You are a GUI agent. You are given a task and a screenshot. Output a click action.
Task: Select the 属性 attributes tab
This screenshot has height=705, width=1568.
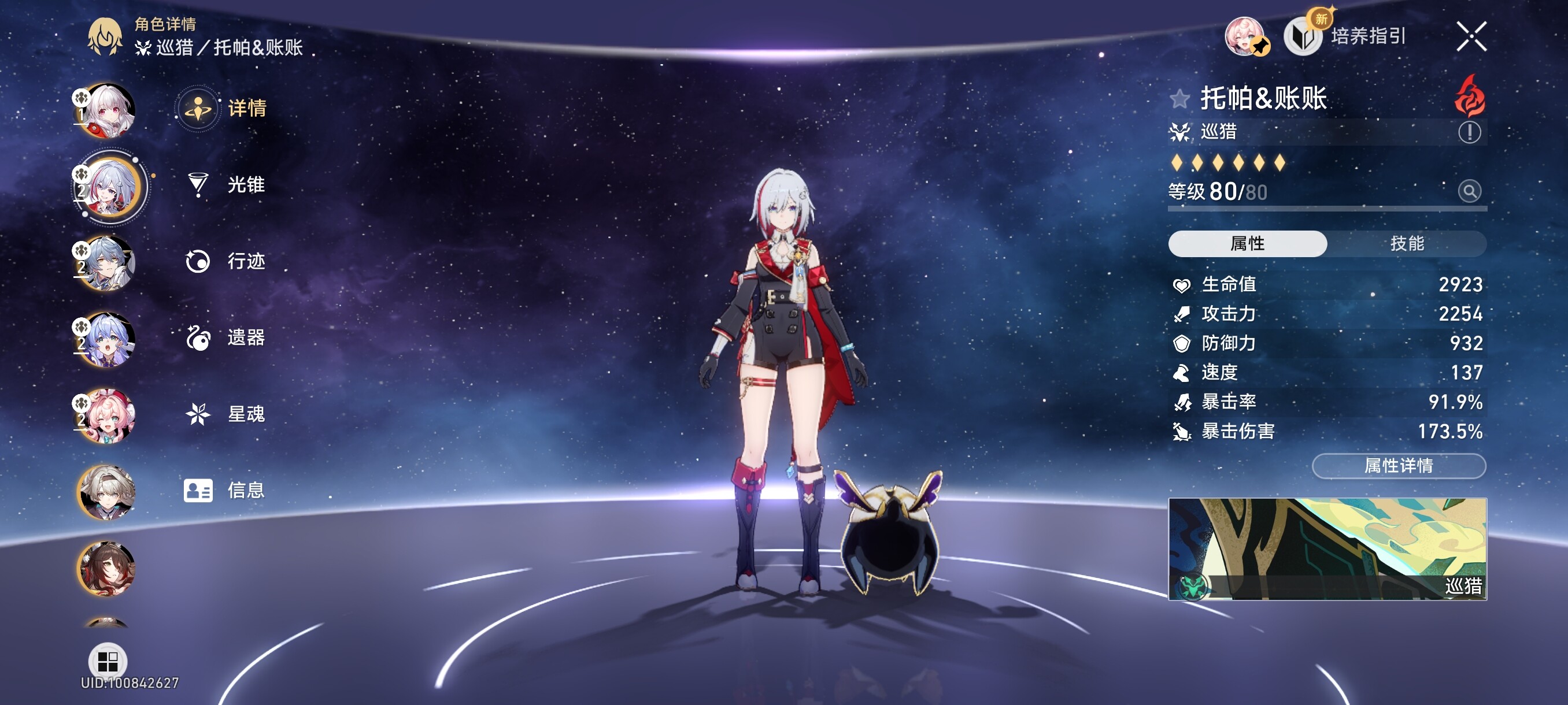coord(1247,243)
